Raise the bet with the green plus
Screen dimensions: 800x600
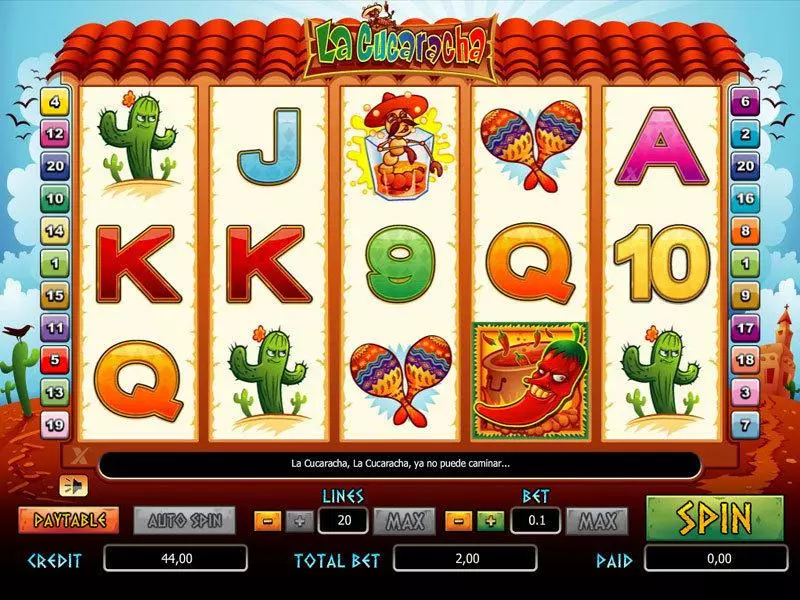490,520
